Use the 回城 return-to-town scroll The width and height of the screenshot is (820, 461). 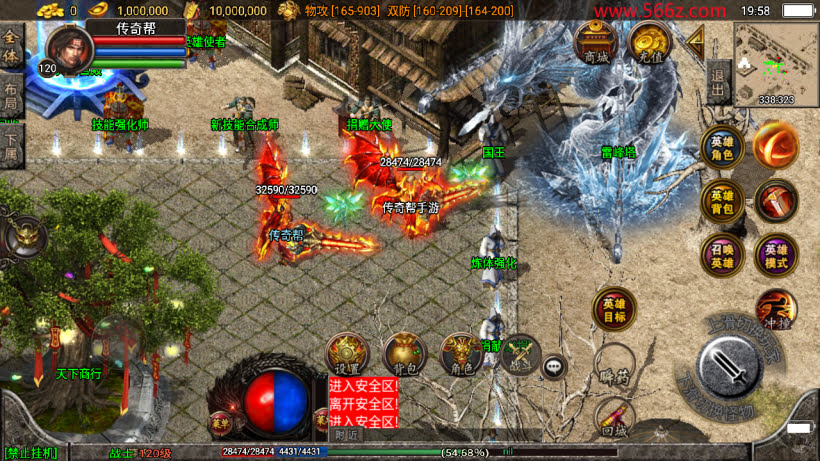[614, 418]
